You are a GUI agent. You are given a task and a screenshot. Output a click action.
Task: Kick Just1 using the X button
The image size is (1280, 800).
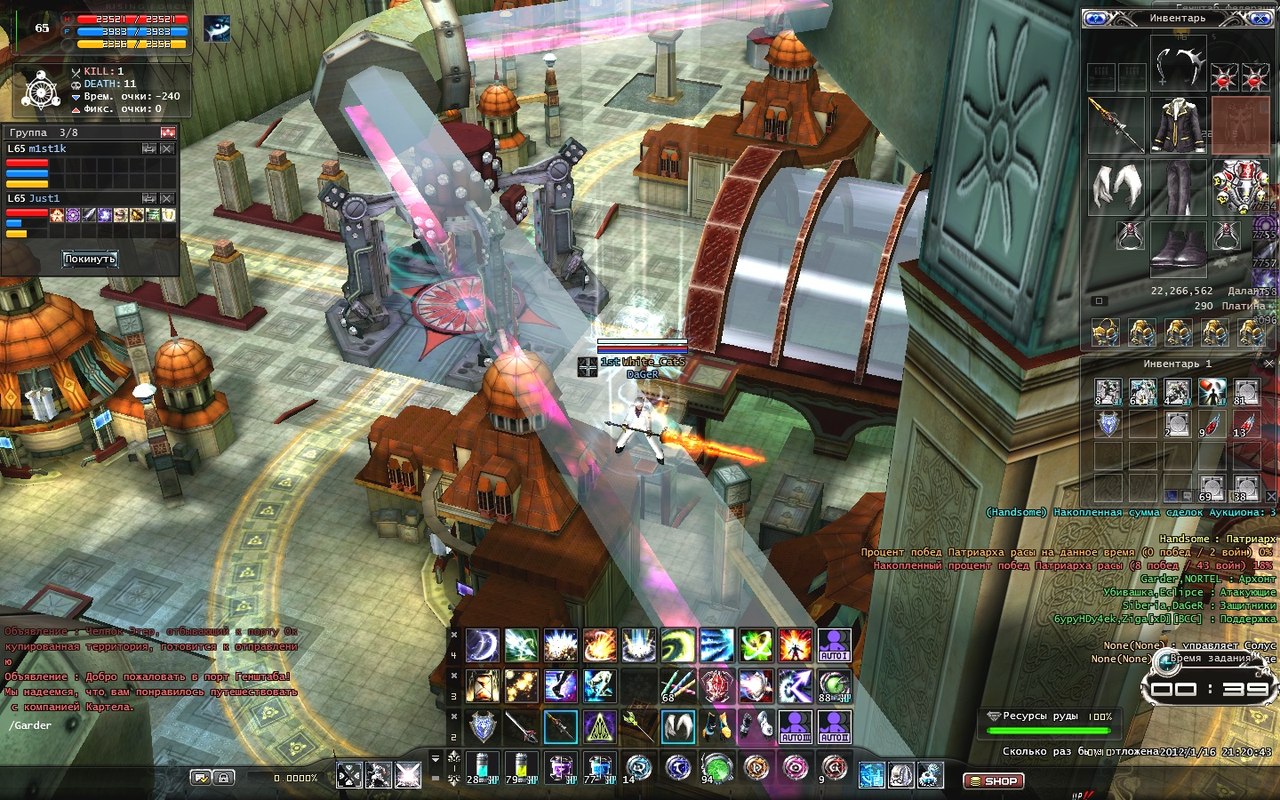(x=167, y=199)
